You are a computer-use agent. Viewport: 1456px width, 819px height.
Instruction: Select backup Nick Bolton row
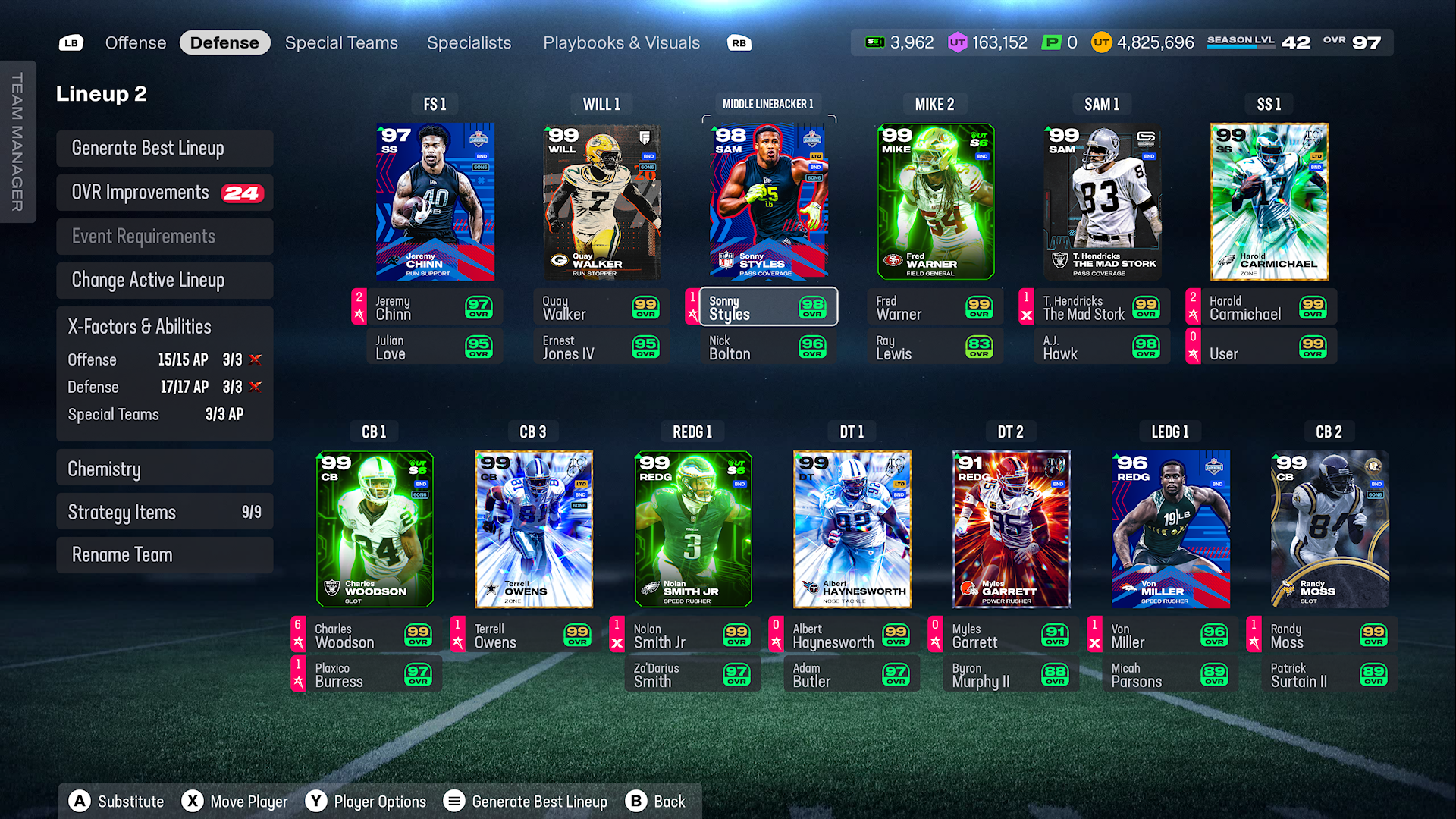tap(768, 347)
